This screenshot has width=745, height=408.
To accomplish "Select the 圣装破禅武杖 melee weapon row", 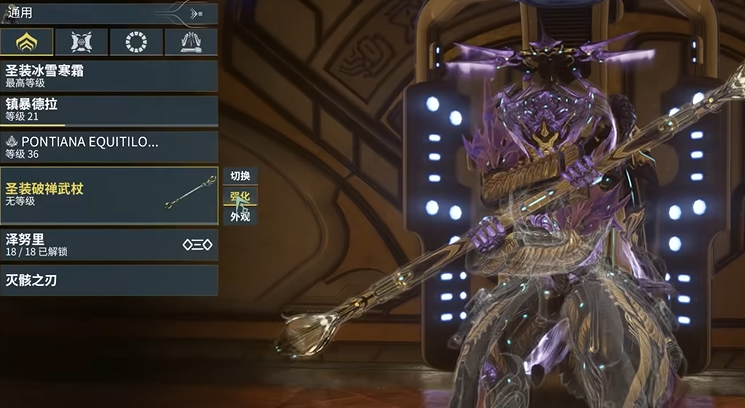I will coord(108,194).
